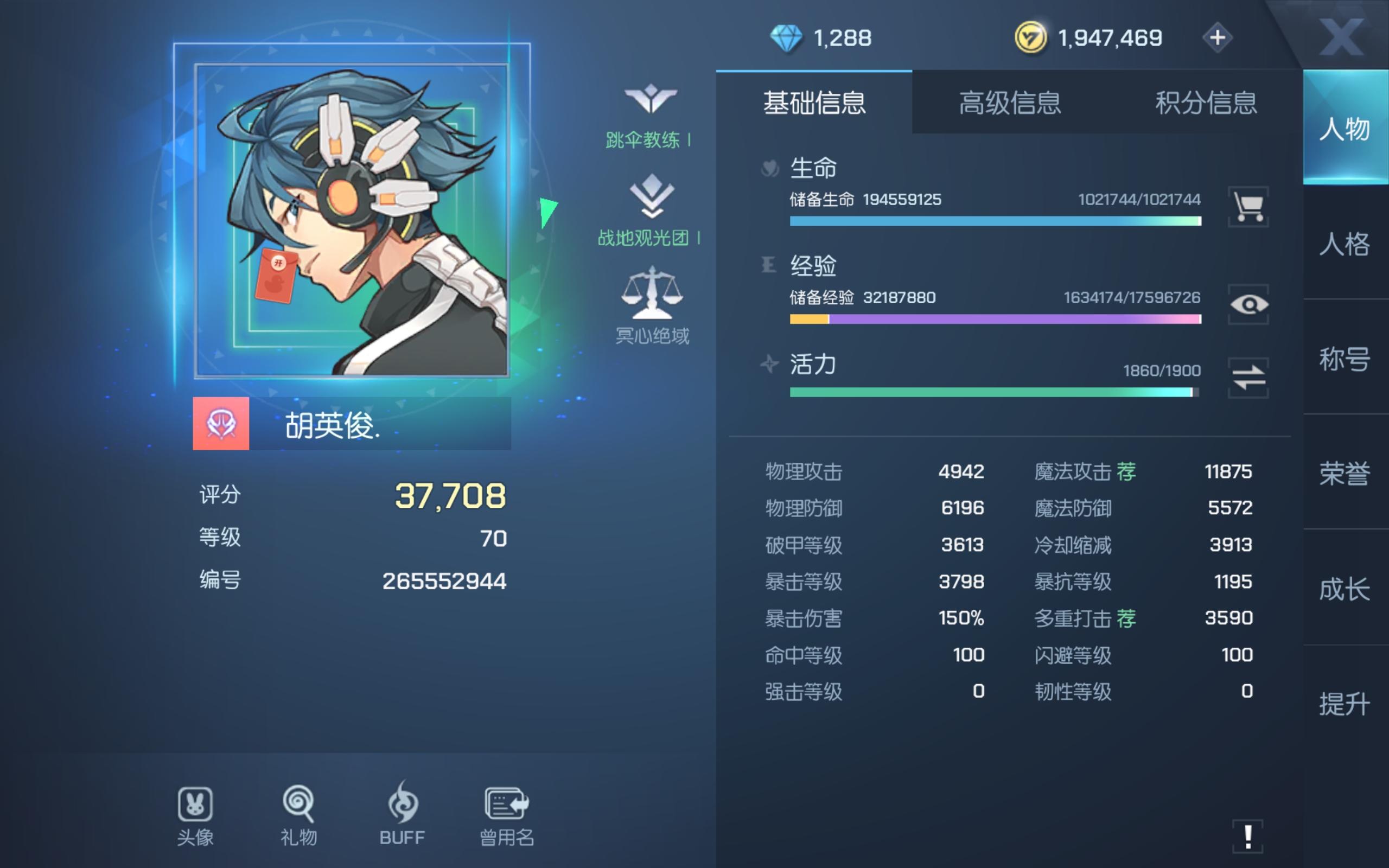The width and height of the screenshot is (1389, 868).
Task: Select the 冥心绝域 scales icon
Action: tap(652, 296)
